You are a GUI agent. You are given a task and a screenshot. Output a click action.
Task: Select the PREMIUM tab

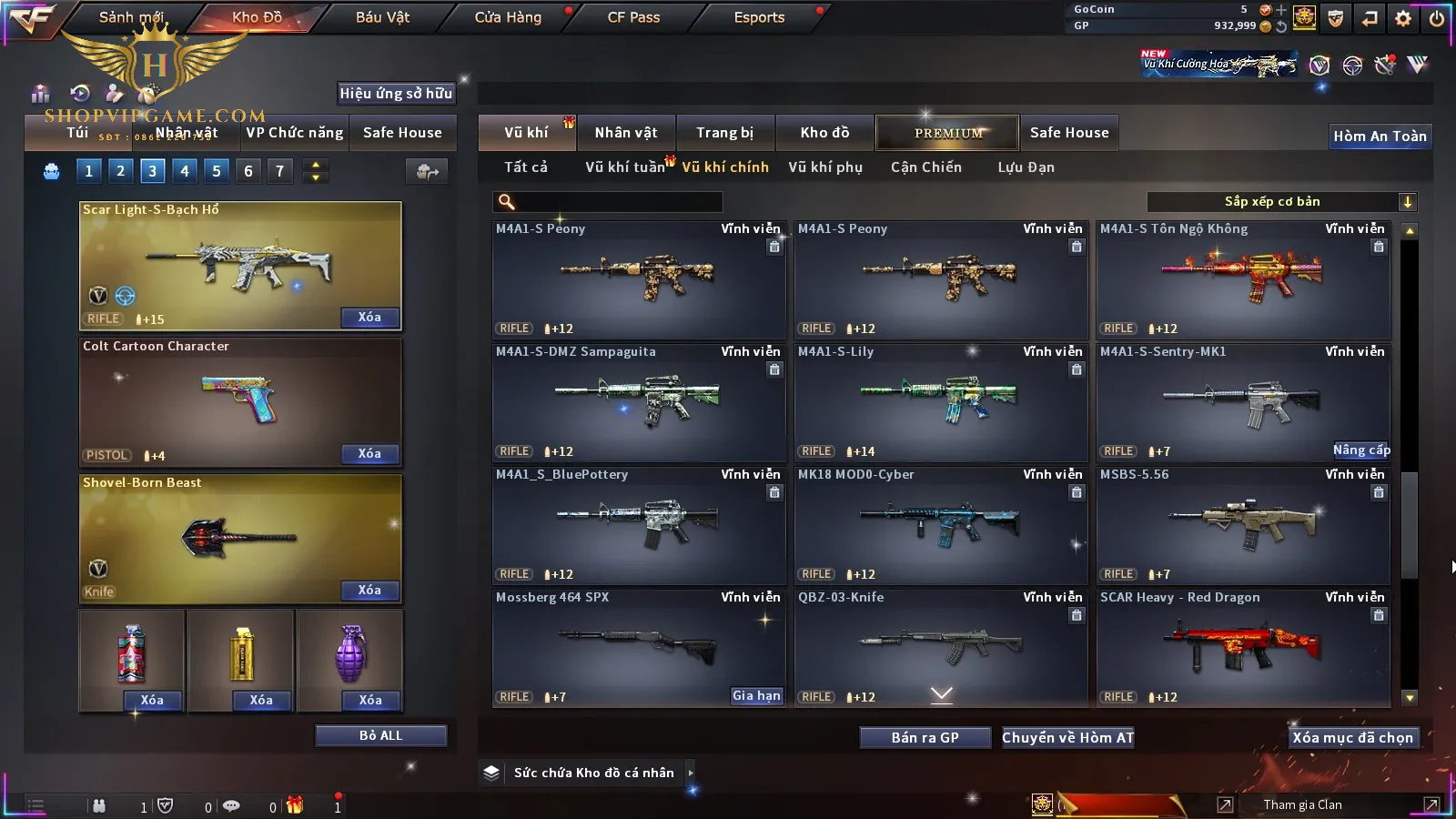[x=947, y=133]
